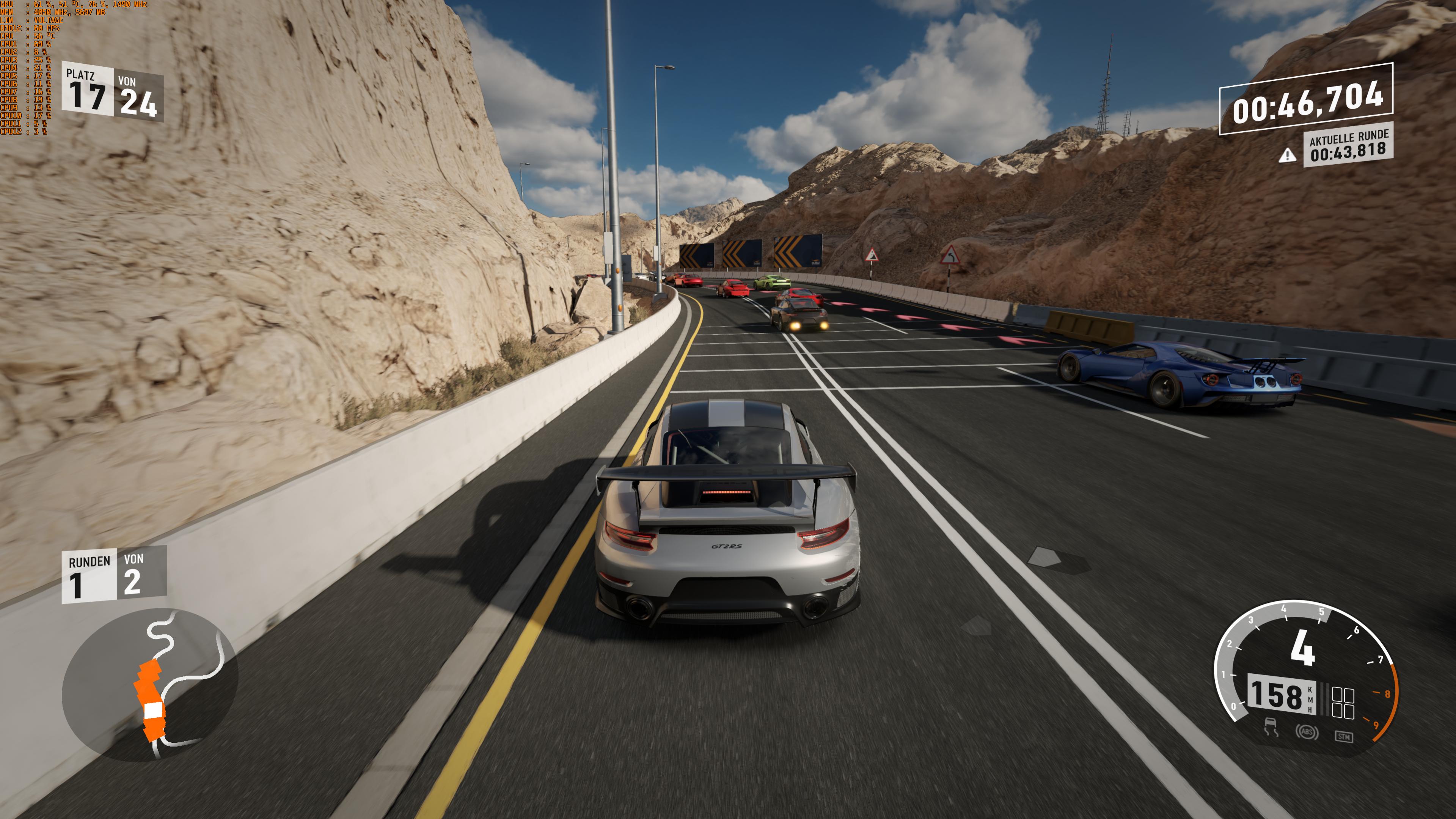Click the lap time warning triangle icon
The height and width of the screenshot is (819, 1456).
[x=1288, y=155]
